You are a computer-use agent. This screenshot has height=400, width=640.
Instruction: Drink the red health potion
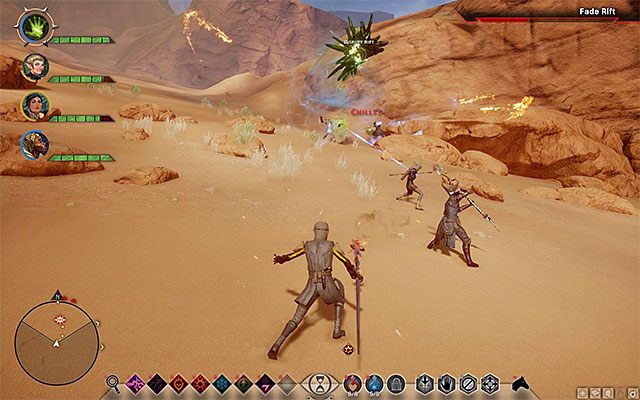point(352,383)
